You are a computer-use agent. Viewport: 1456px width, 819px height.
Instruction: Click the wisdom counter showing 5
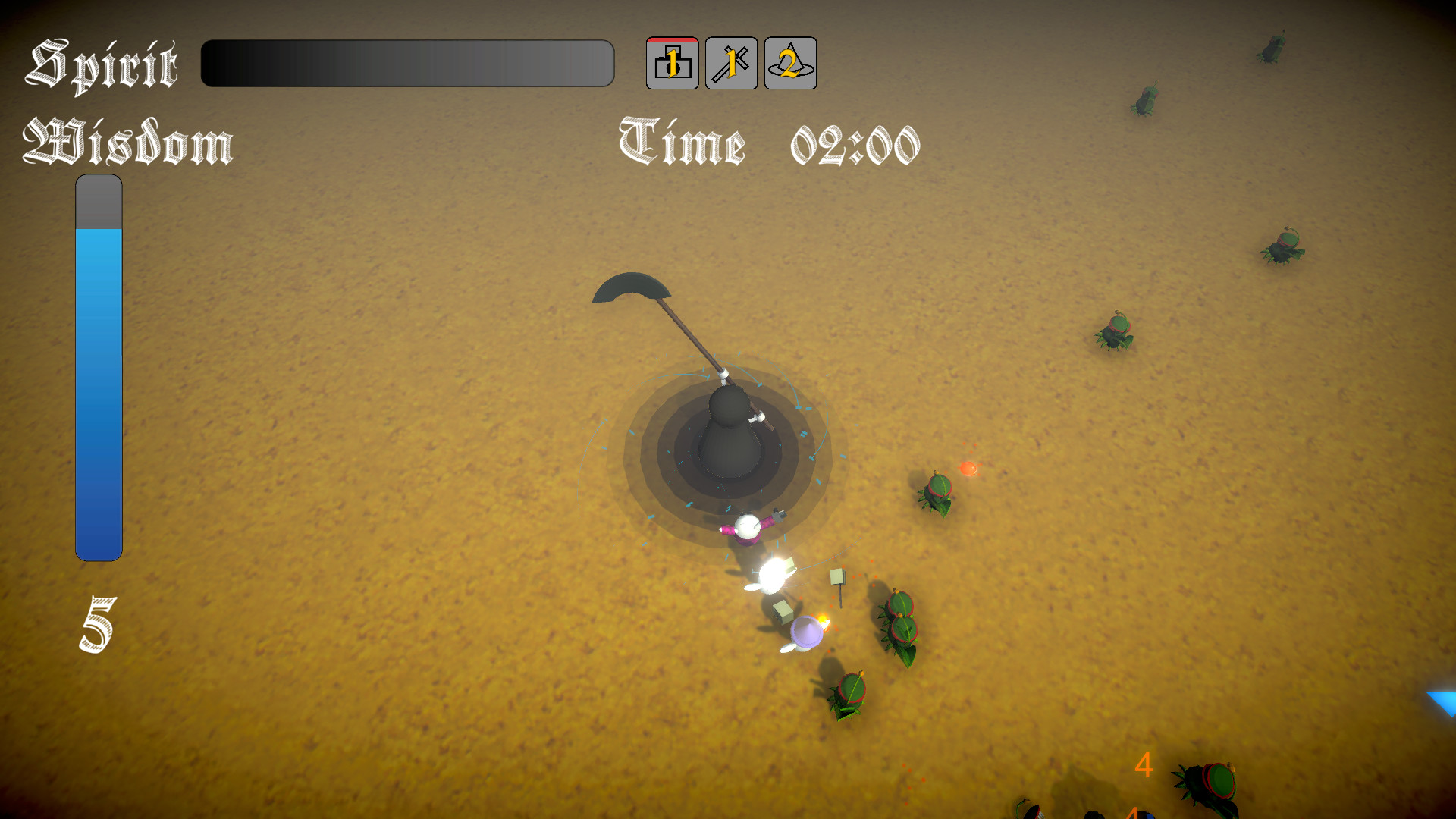(x=96, y=622)
